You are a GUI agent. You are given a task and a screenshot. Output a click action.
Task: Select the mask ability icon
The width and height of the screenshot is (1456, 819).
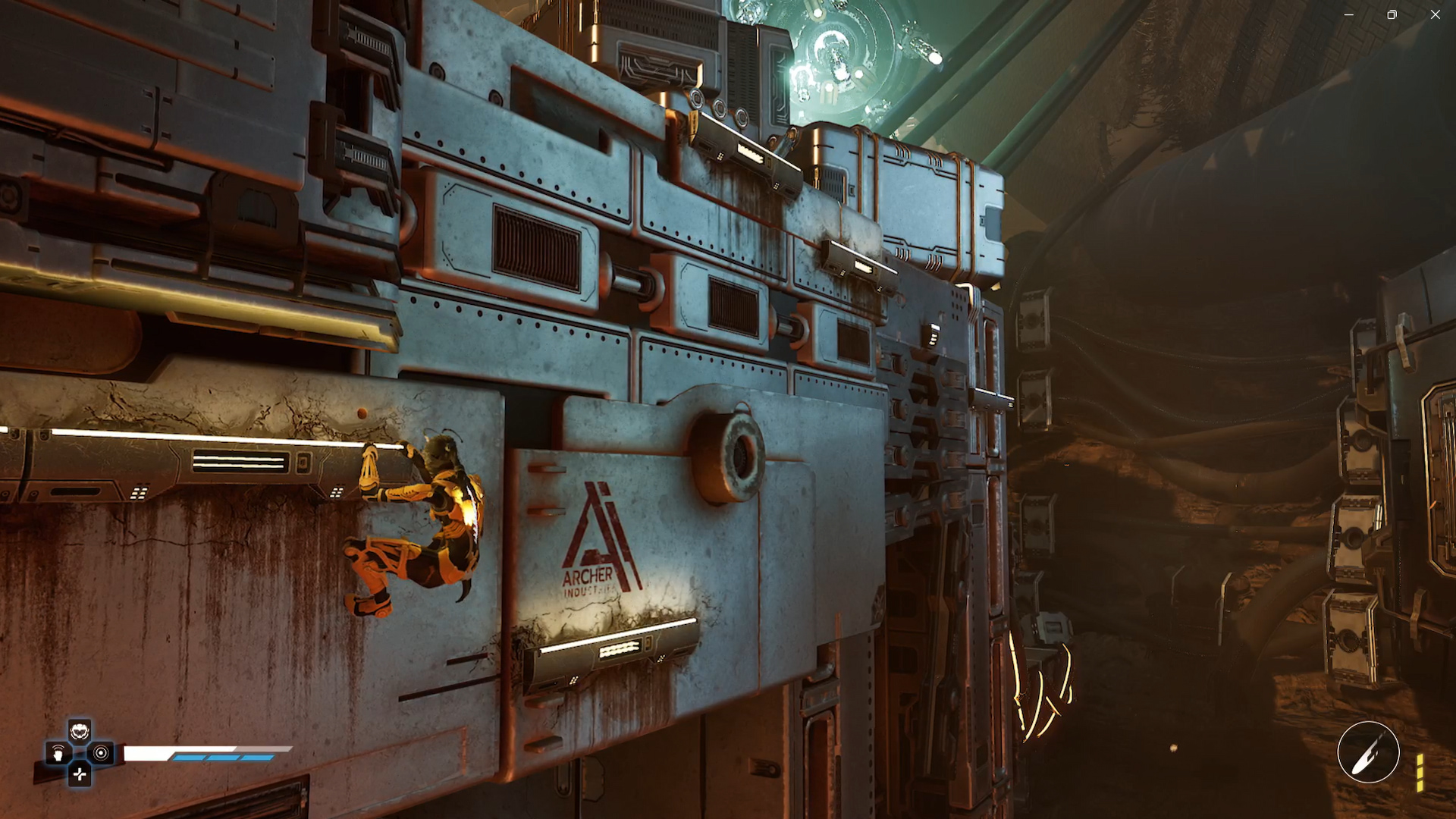80,733
